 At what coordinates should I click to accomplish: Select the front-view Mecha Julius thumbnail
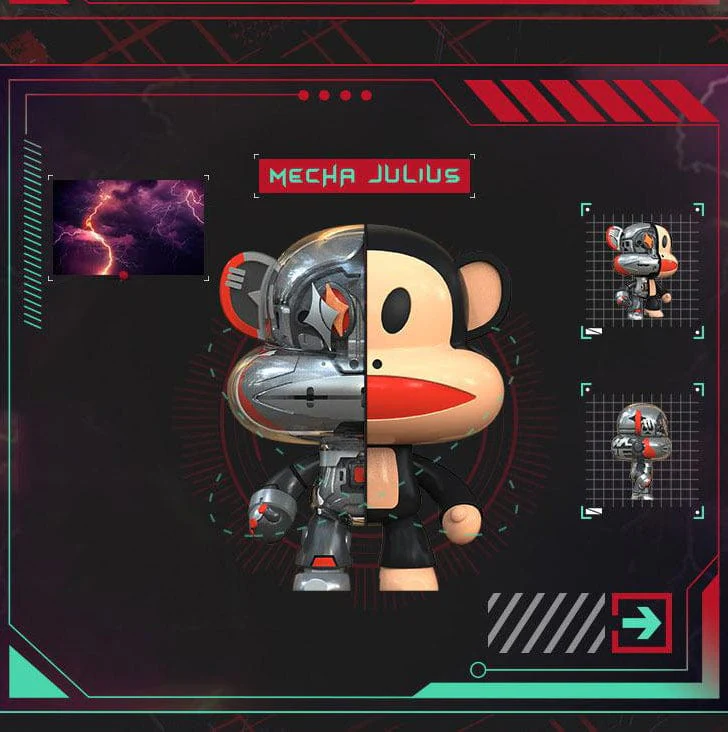(643, 270)
